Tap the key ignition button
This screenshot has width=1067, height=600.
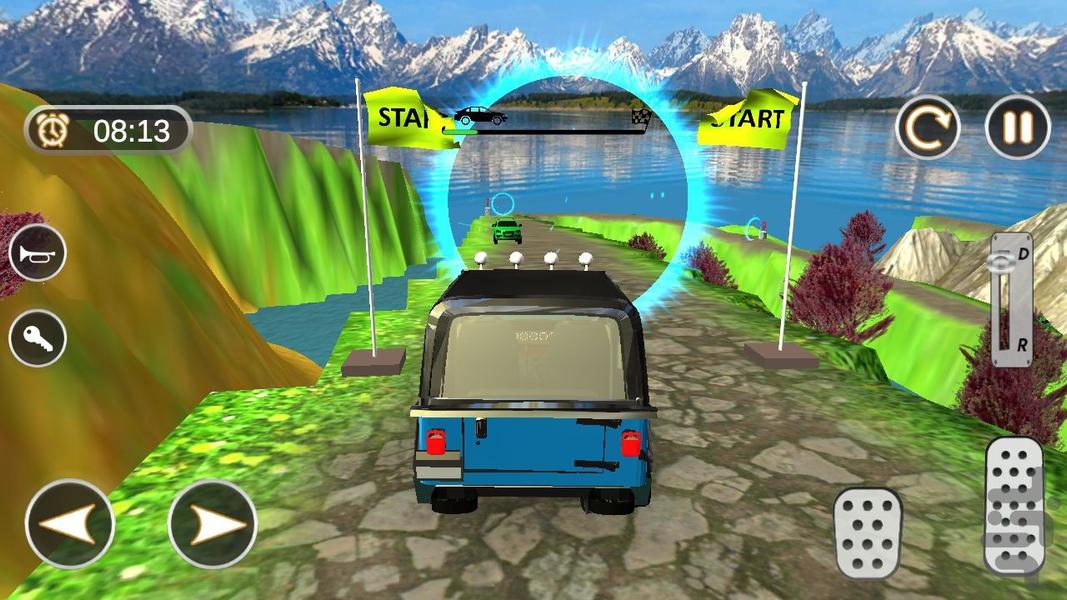point(38,339)
